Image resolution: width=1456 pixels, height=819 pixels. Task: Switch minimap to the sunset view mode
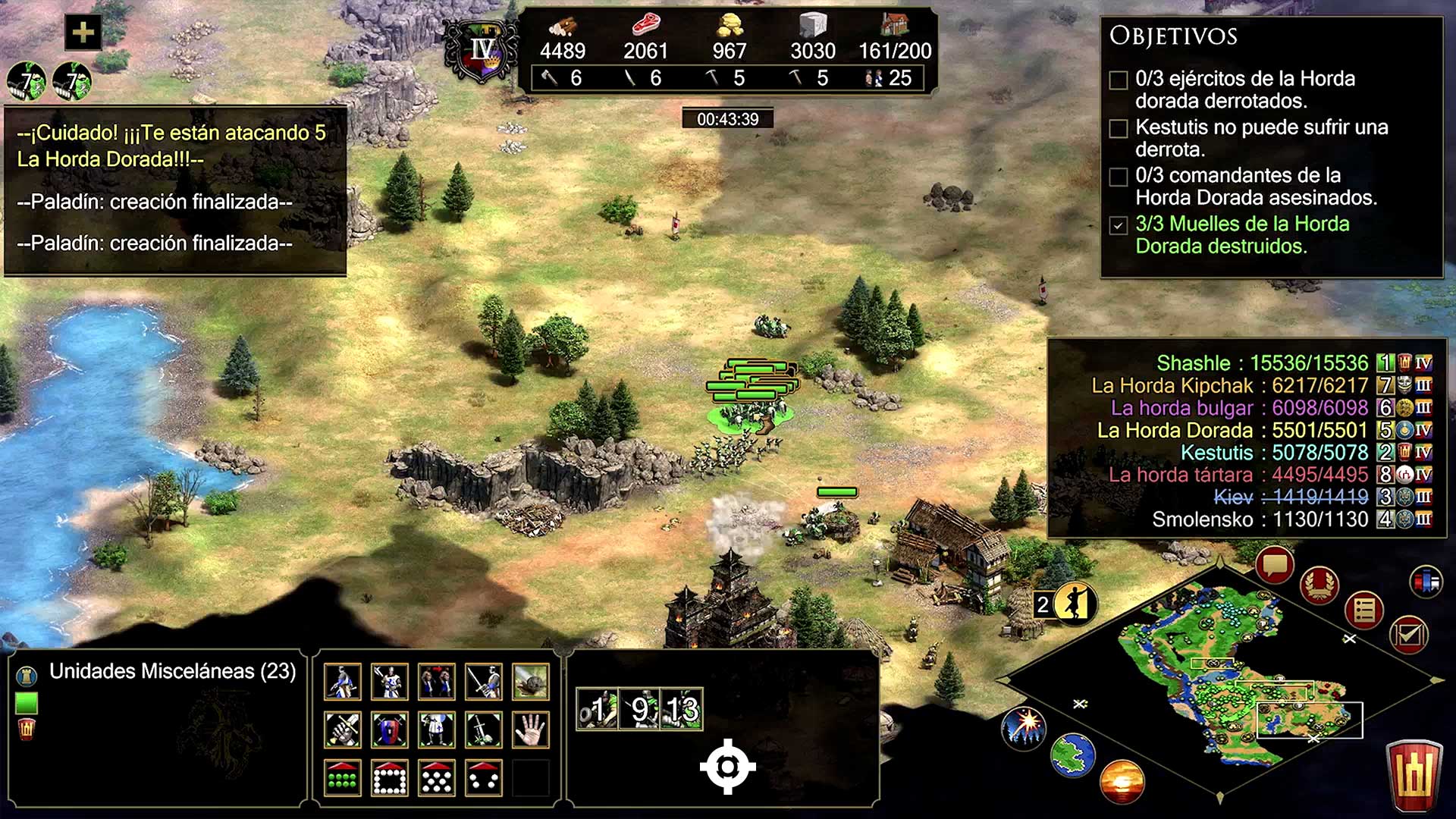click(1122, 780)
